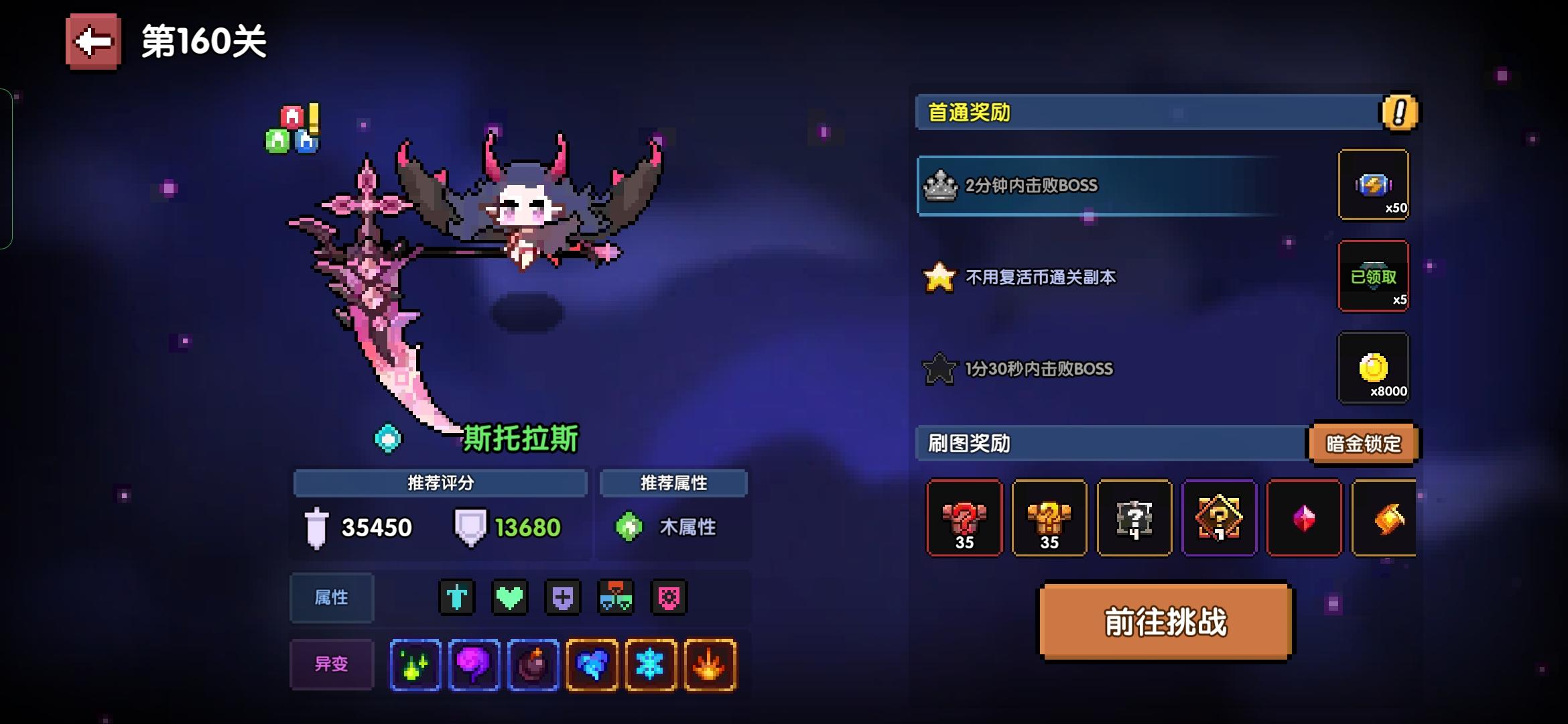Screen dimensions: 1568x724
Task: Toggle the gold armor drop with 35 count
Action: (x=1049, y=518)
